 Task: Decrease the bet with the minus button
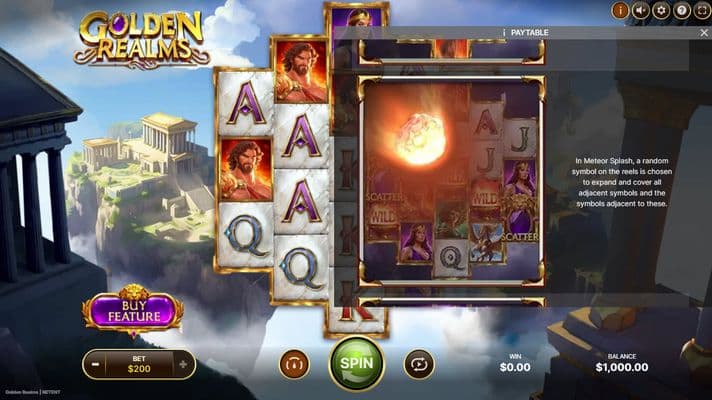(93, 364)
